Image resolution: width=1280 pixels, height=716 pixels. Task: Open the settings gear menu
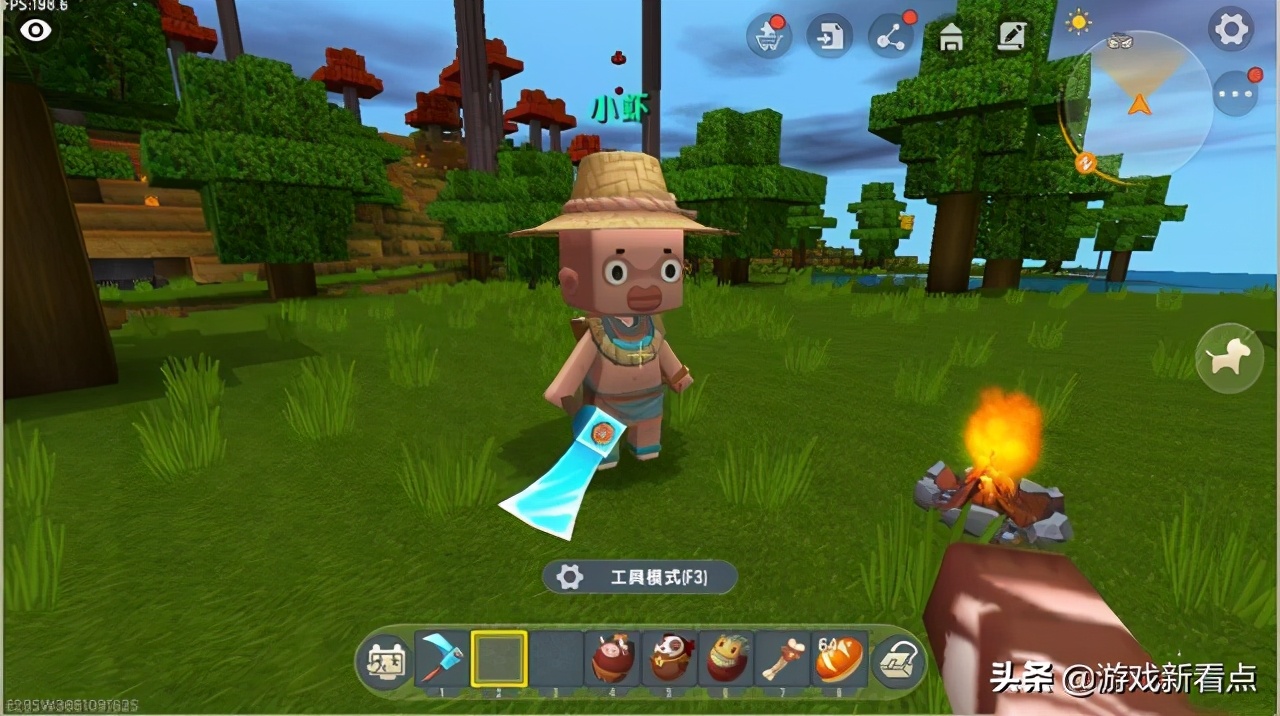1231,30
